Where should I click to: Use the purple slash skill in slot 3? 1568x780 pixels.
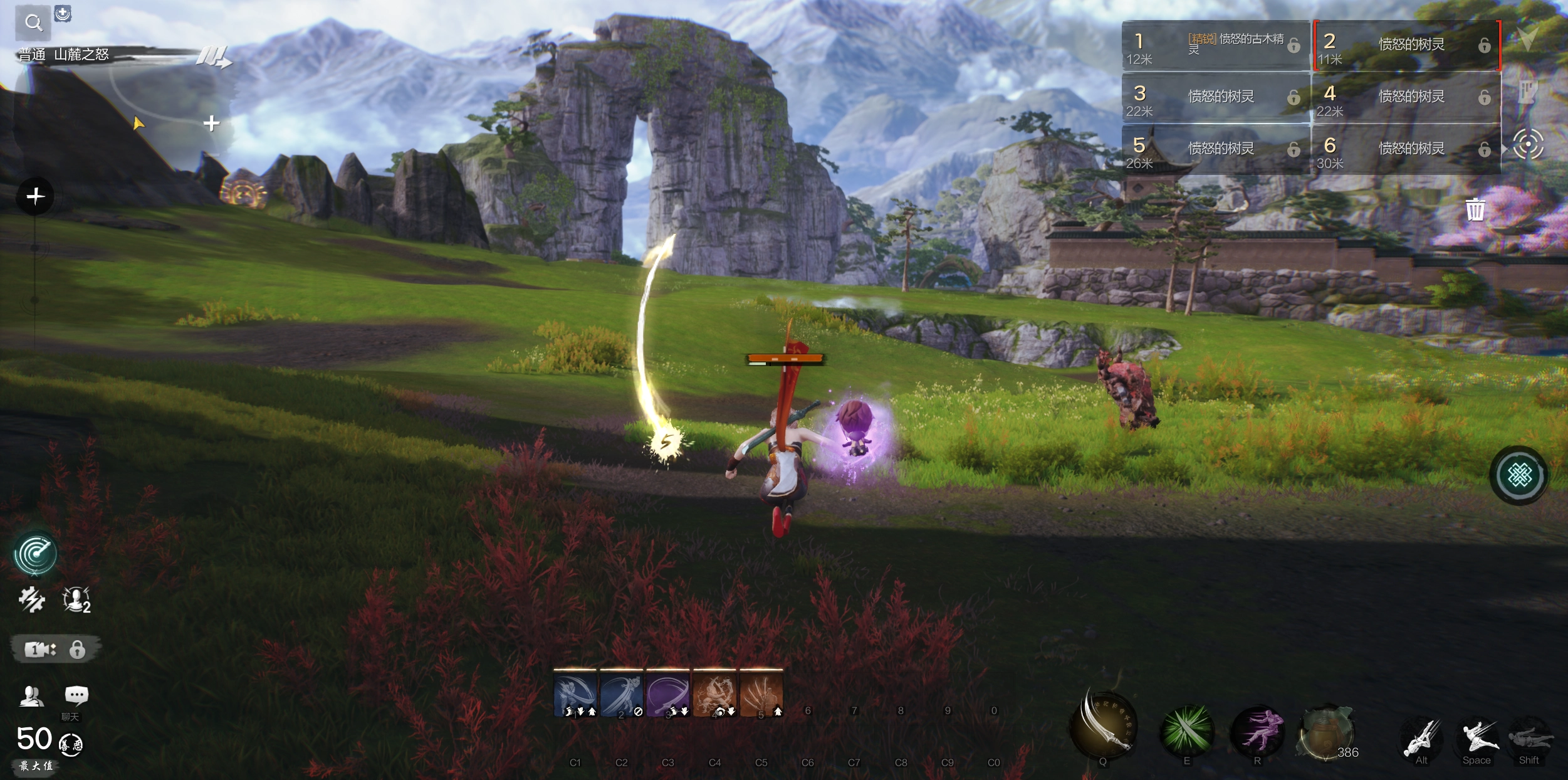pos(667,693)
